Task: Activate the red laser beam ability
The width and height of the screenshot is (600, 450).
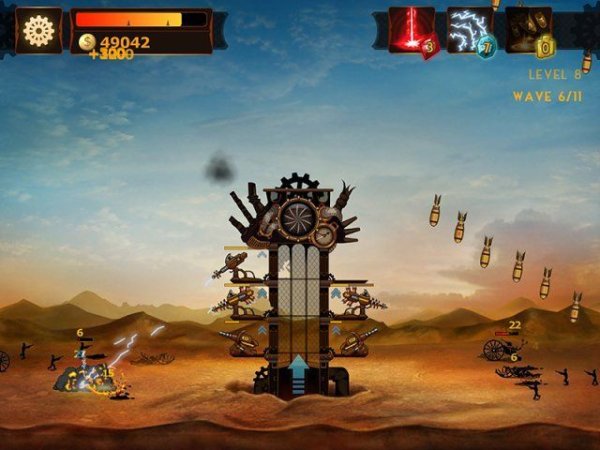Action: tap(411, 30)
